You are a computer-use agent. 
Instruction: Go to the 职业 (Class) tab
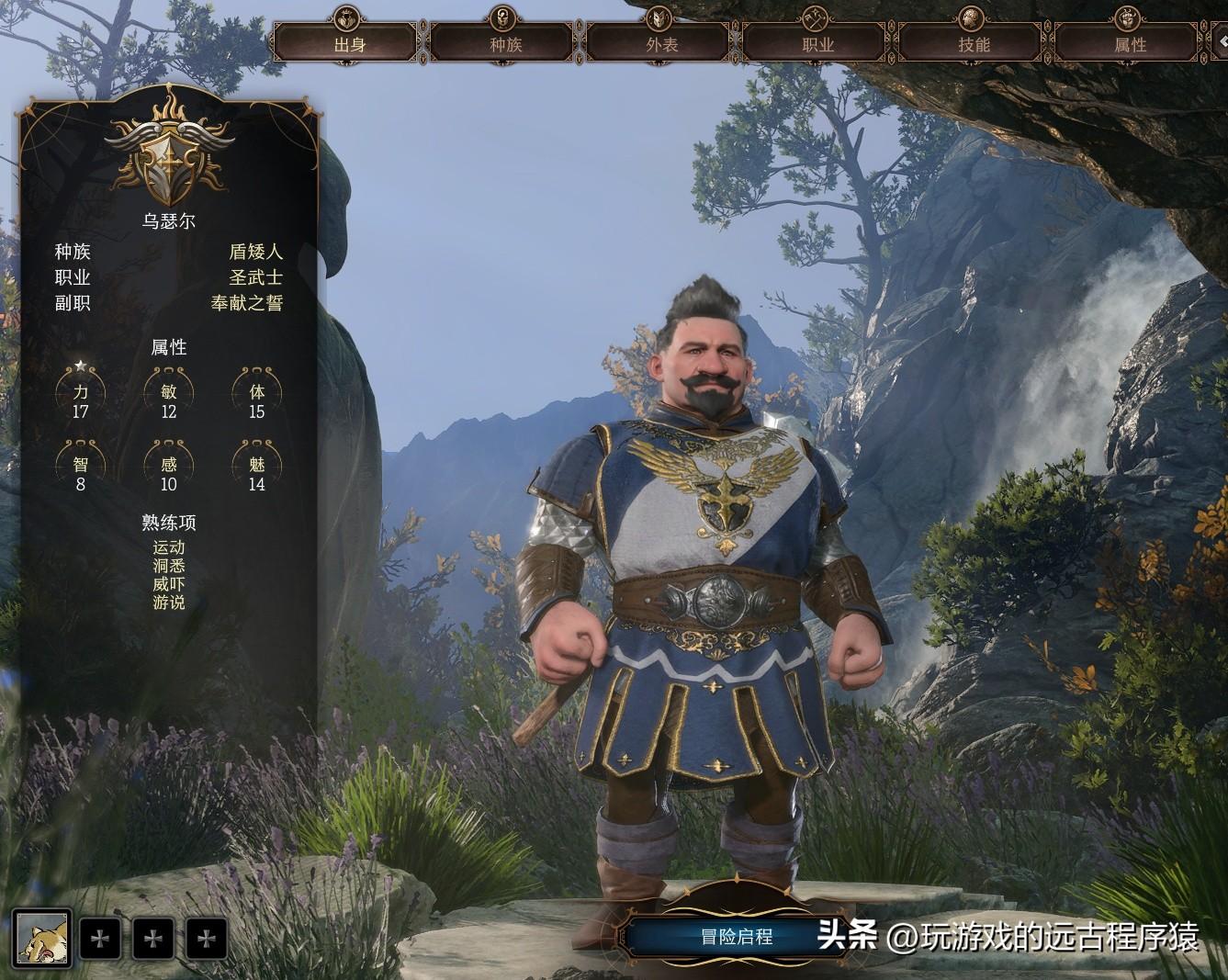(x=817, y=43)
